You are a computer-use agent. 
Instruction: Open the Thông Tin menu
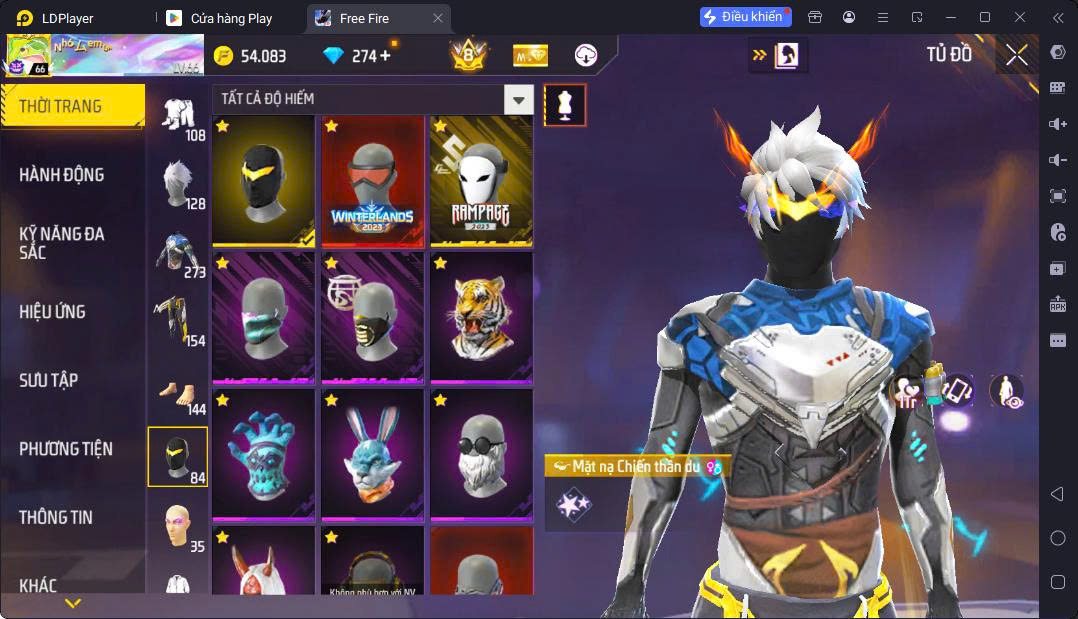(56, 517)
